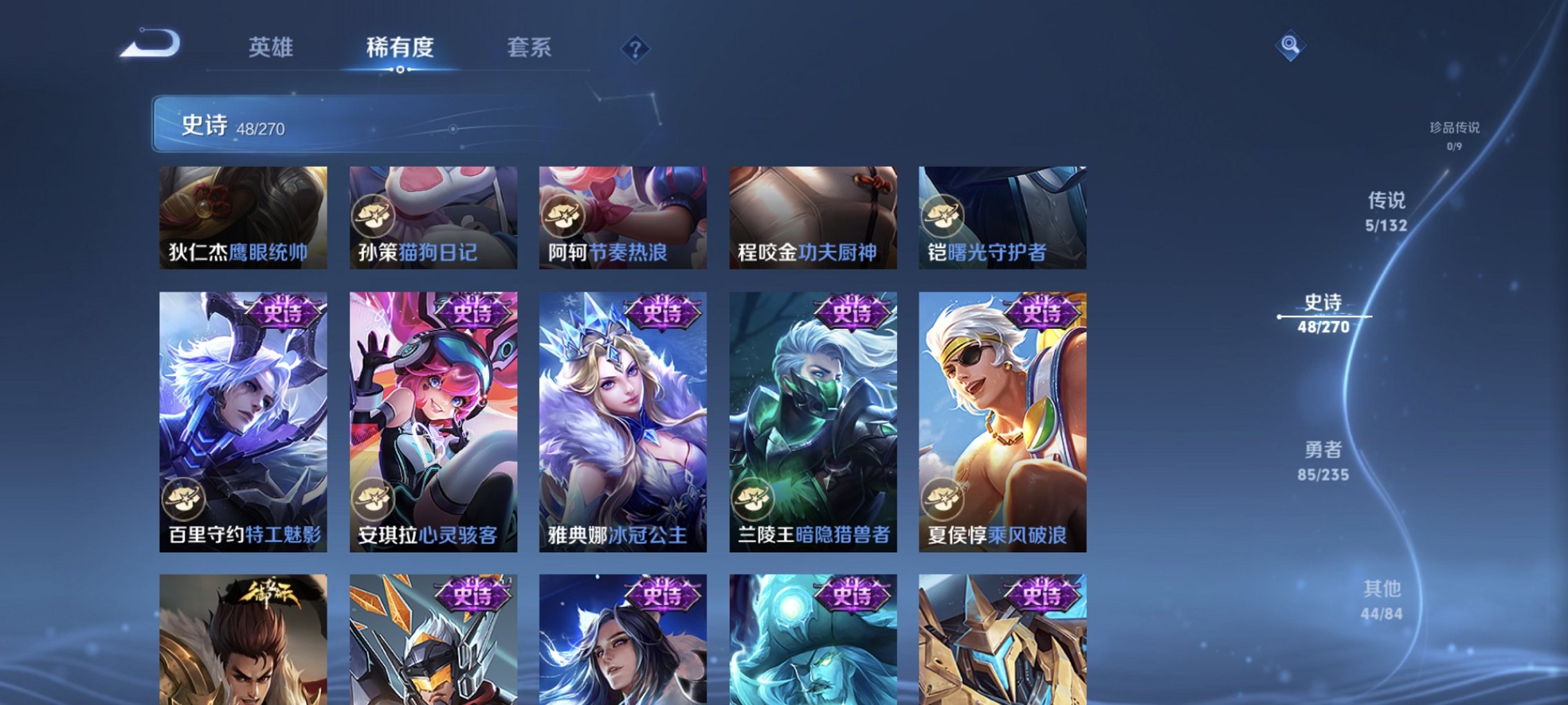The image size is (1568, 705).
Task: Select the 稀有度 tab
Action: (399, 47)
